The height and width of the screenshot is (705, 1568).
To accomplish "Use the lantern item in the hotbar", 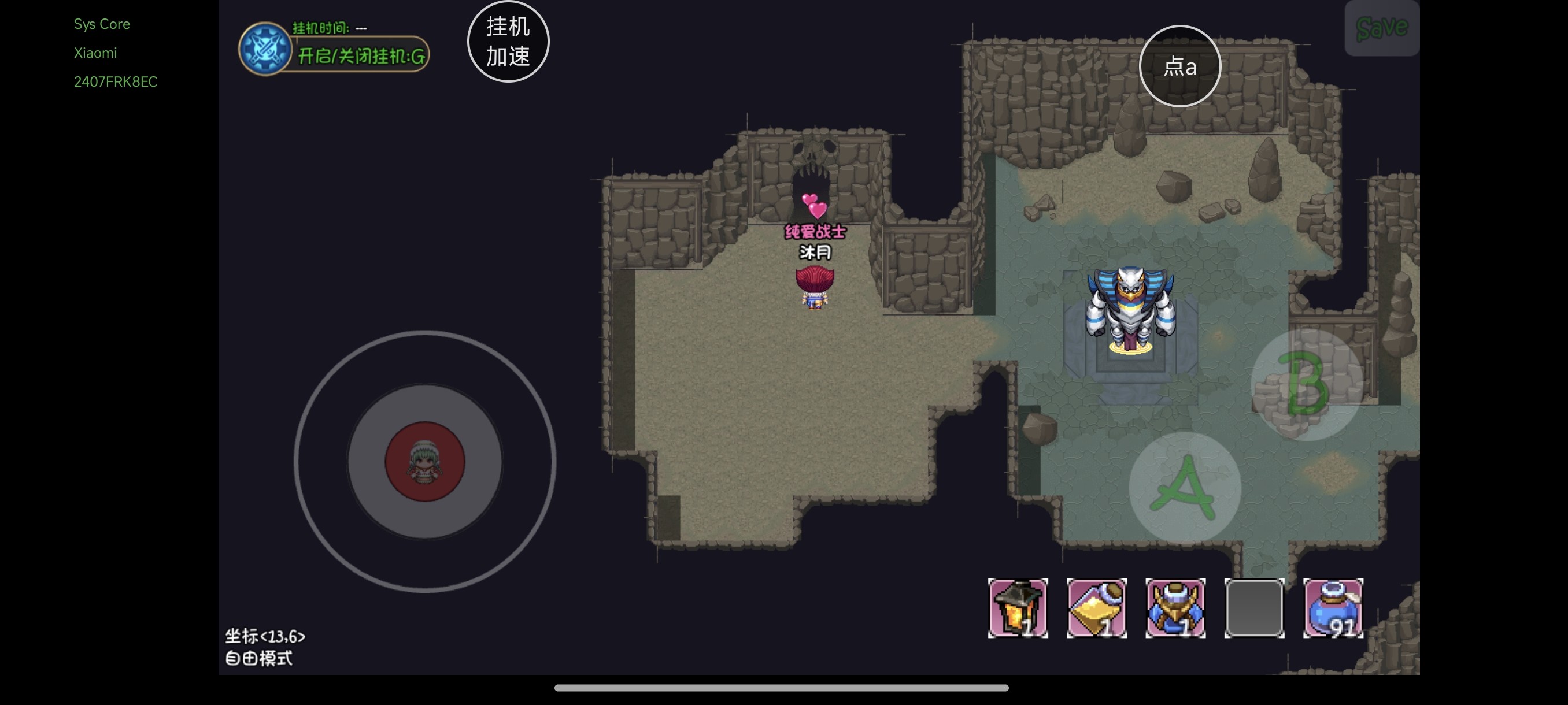I will [1017, 608].
